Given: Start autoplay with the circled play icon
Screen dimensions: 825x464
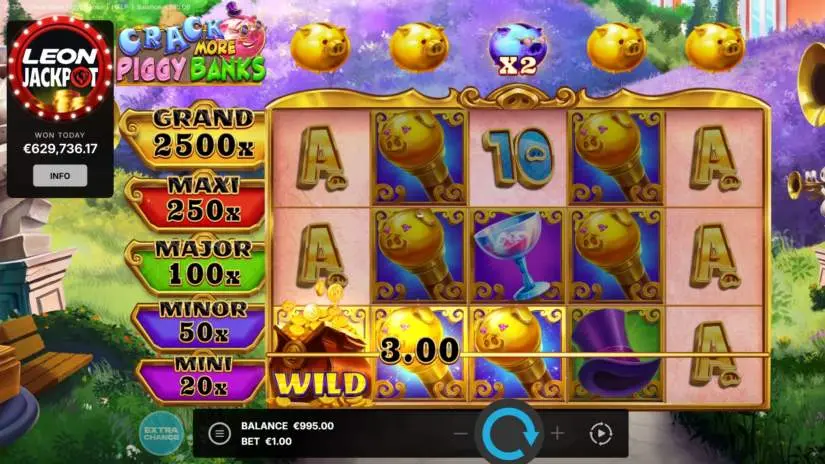Looking at the screenshot, I should [x=600, y=434].
